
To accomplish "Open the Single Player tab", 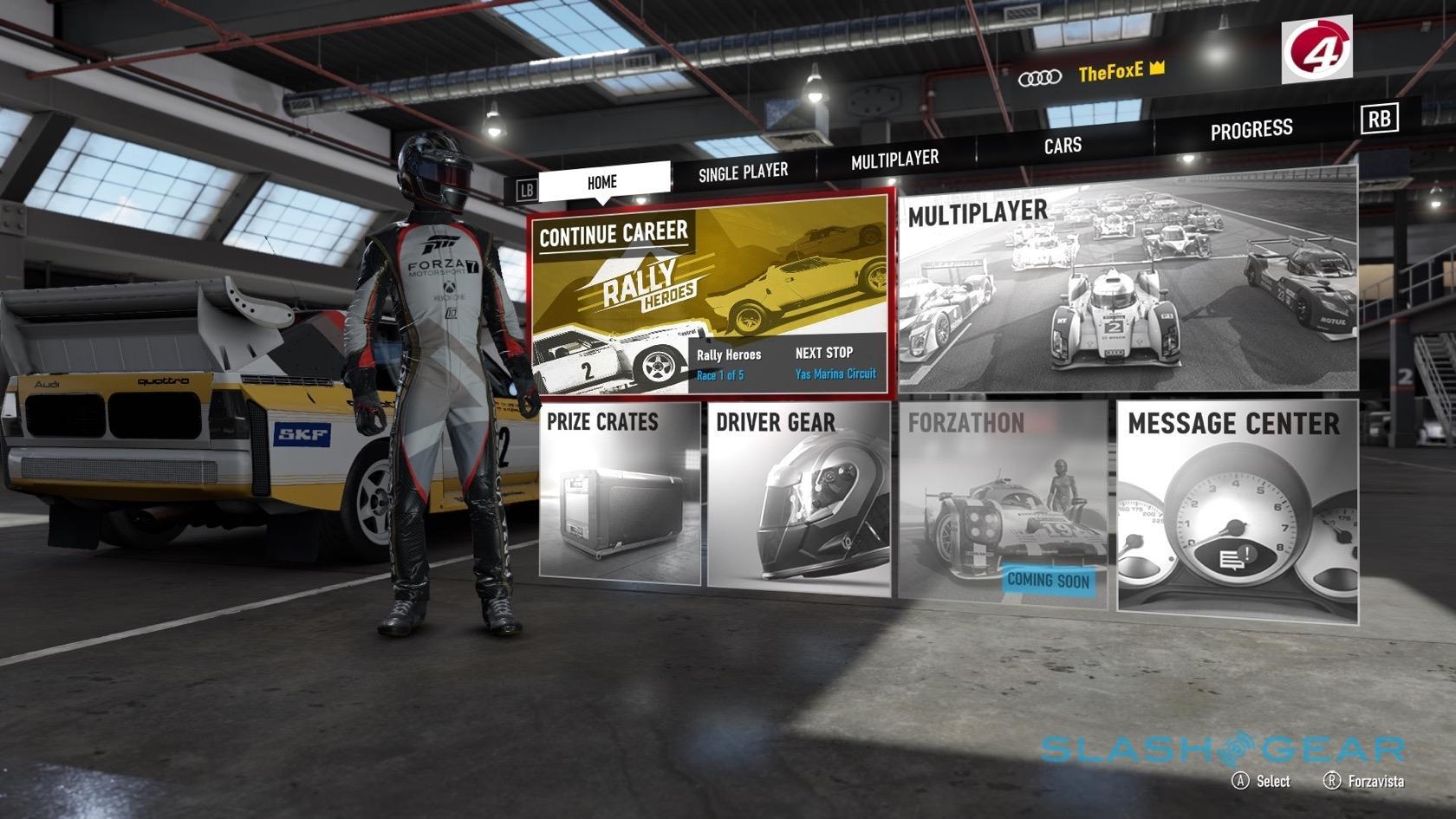I will tap(743, 172).
